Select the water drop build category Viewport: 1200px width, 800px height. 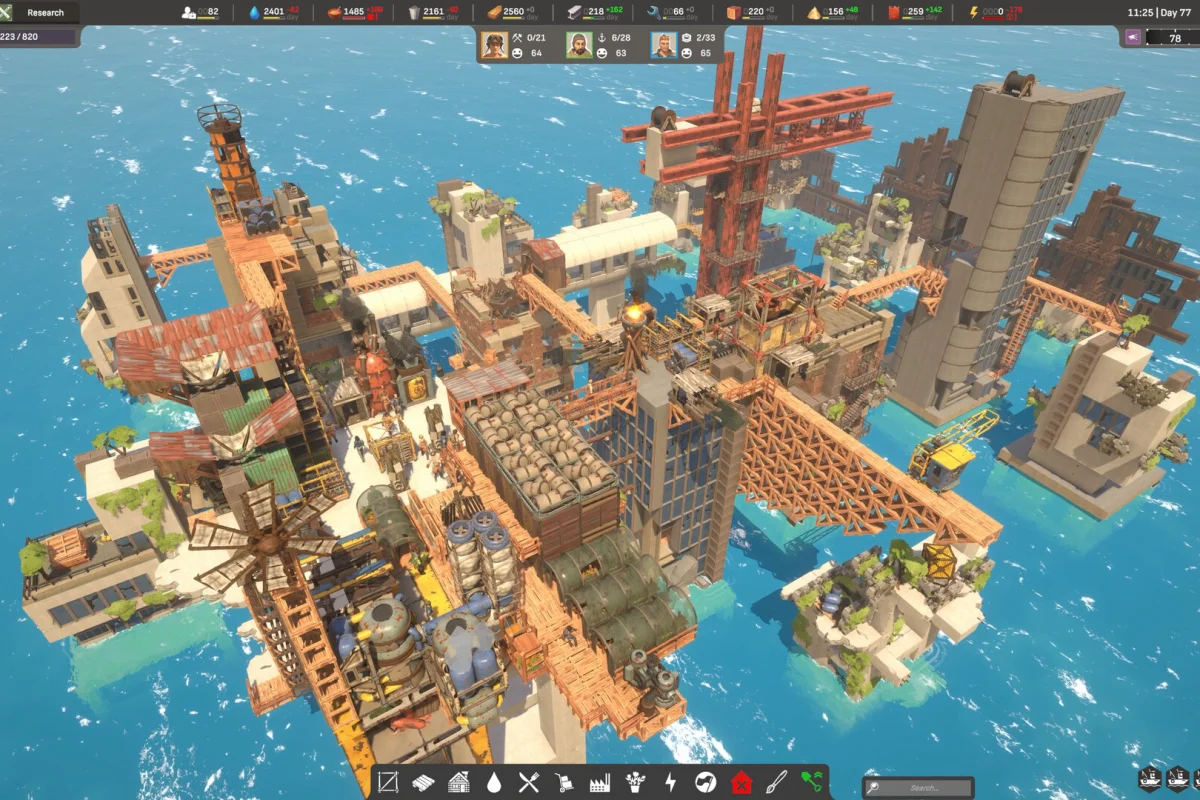coord(494,783)
